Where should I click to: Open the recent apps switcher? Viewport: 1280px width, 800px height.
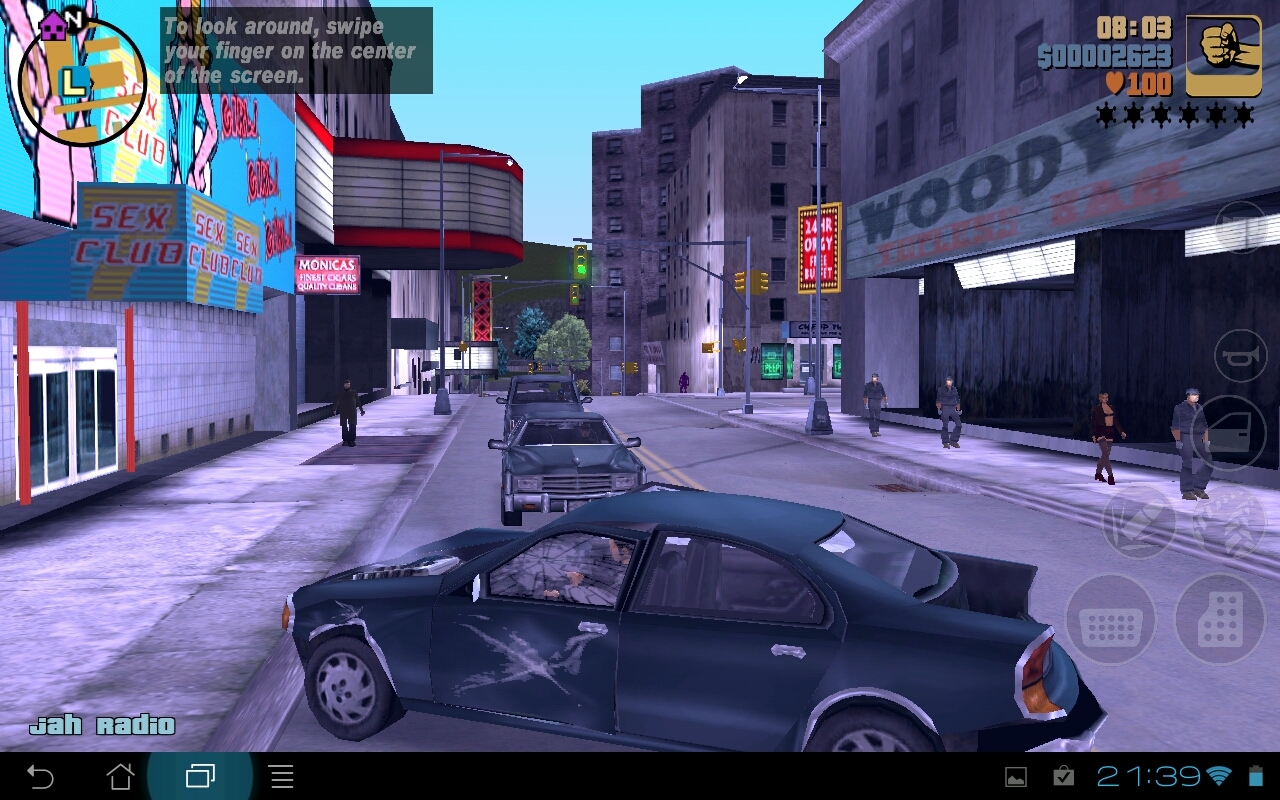200,778
